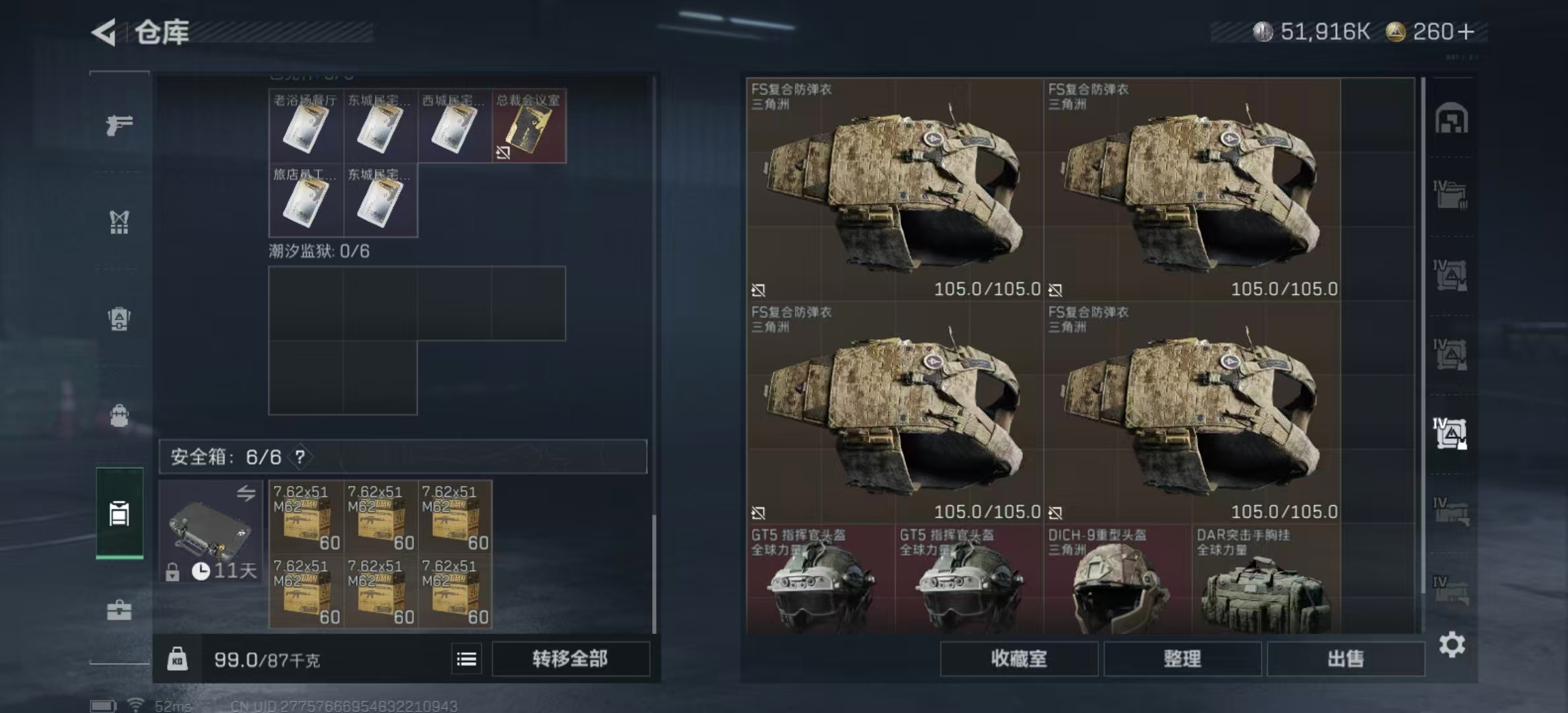Select the 旅店员工 key card
This screenshot has height=713, width=1568.
coord(306,200)
